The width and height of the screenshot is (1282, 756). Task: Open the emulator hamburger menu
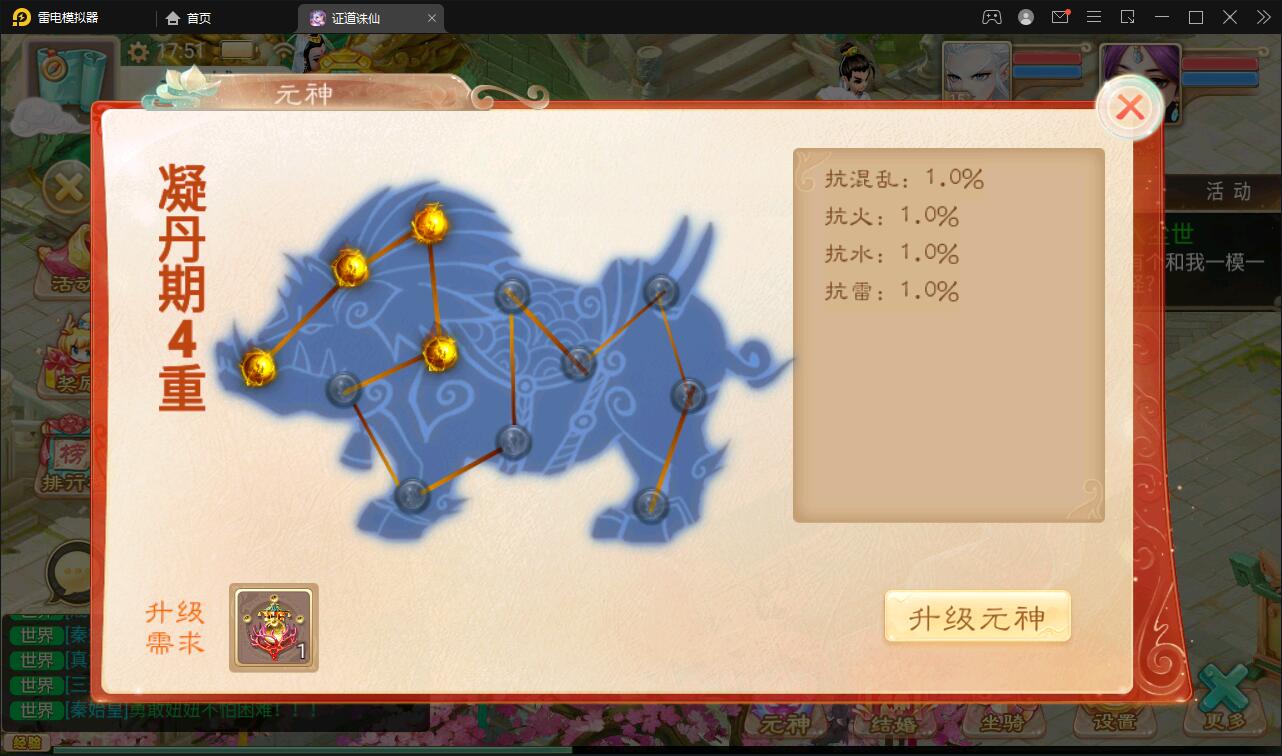click(x=1094, y=17)
